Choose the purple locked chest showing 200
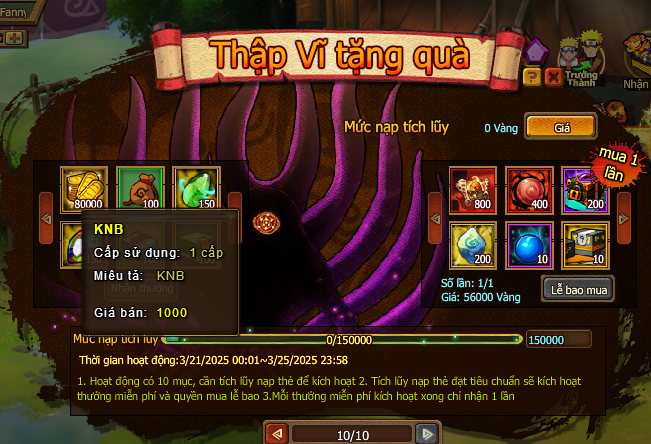Image resolution: width=651 pixels, height=444 pixels. (x=584, y=189)
